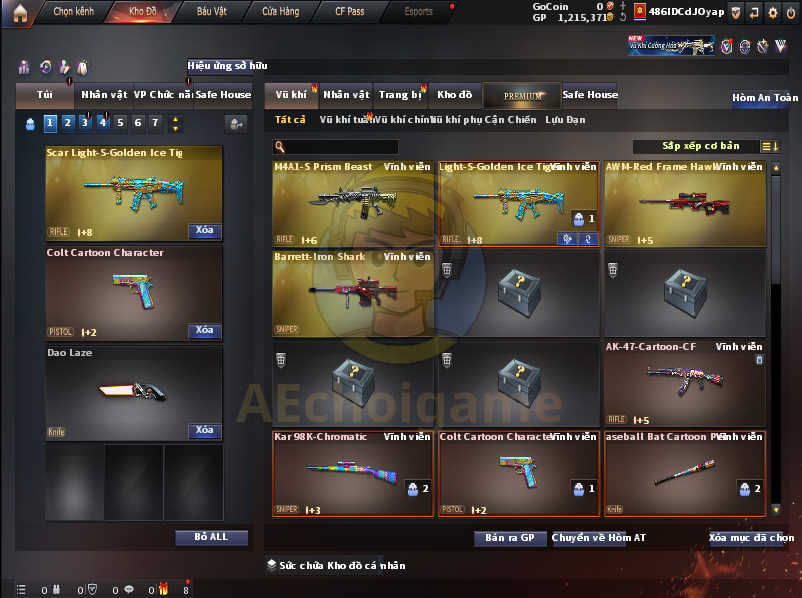Screen dimensions: 802x598
Task: Click the Bán ra GP button
Action: [510, 538]
